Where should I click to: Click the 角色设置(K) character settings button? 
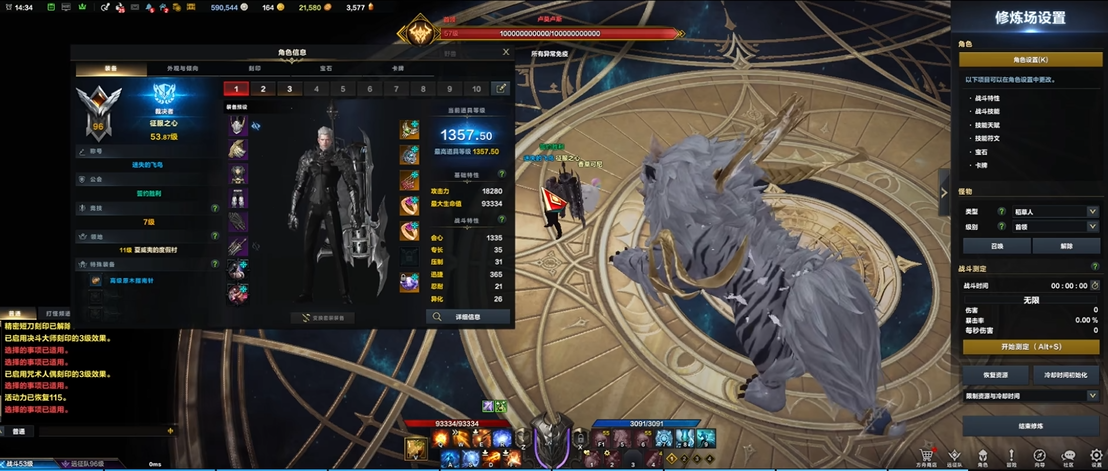point(1028,61)
